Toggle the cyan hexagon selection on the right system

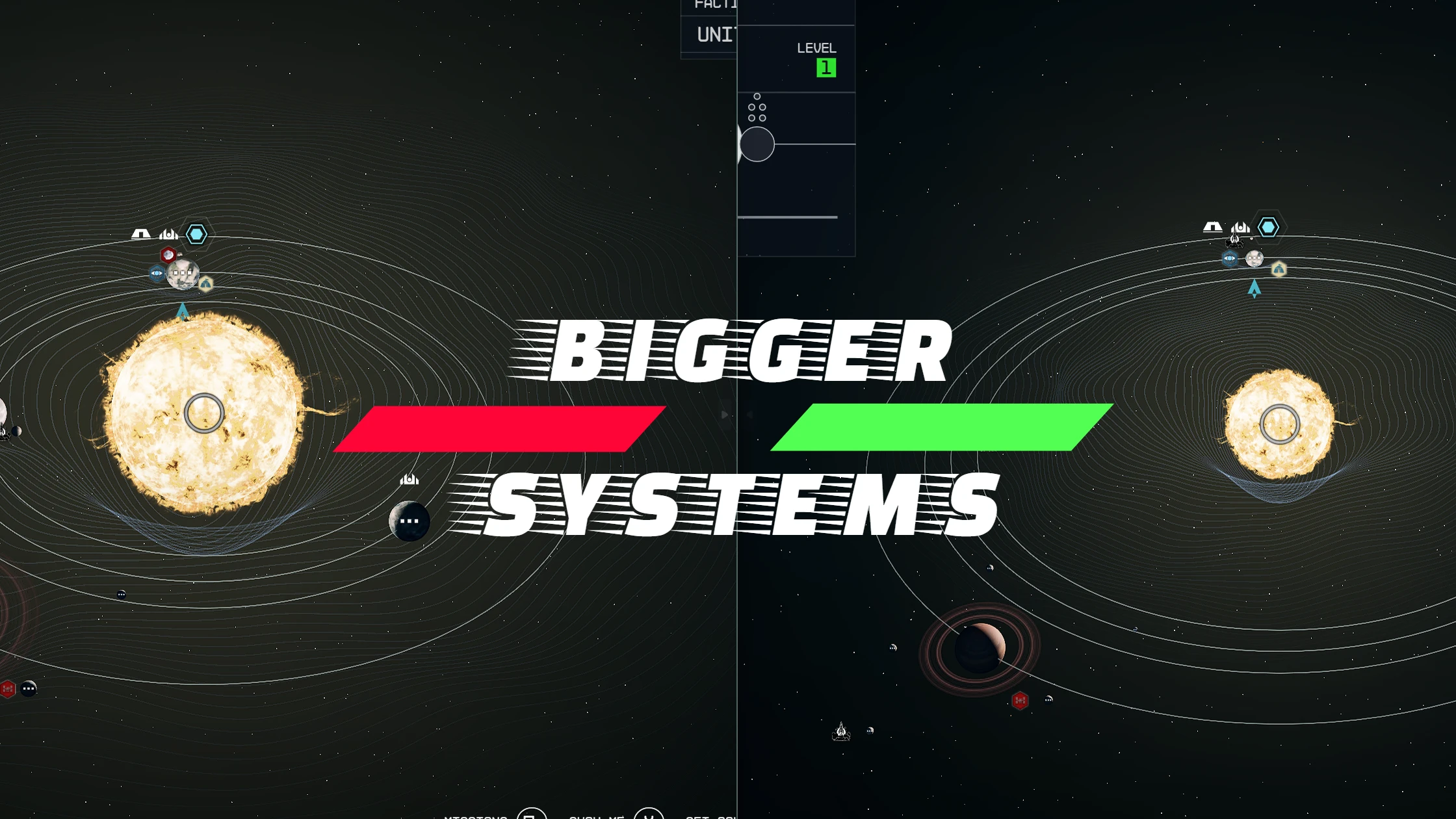1268,227
